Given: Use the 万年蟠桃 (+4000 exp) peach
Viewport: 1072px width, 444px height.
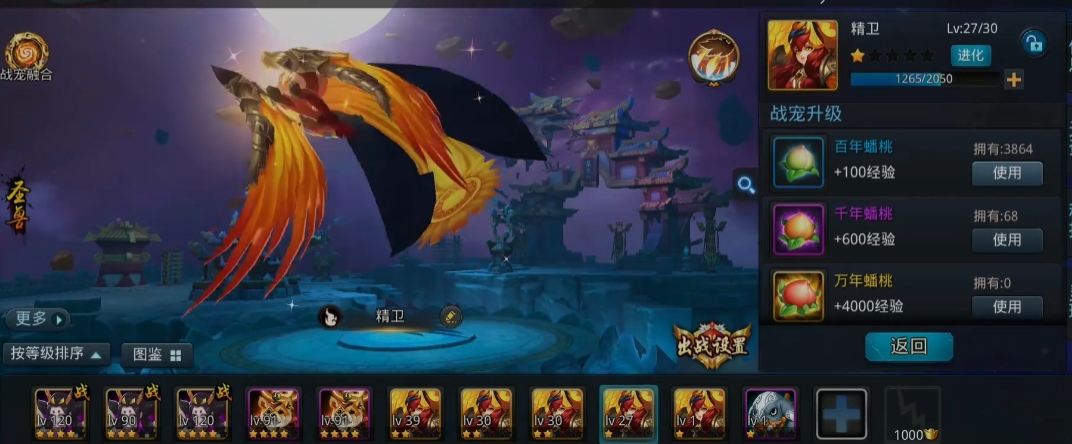Looking at the screenshot, I should coord(1006,306).
